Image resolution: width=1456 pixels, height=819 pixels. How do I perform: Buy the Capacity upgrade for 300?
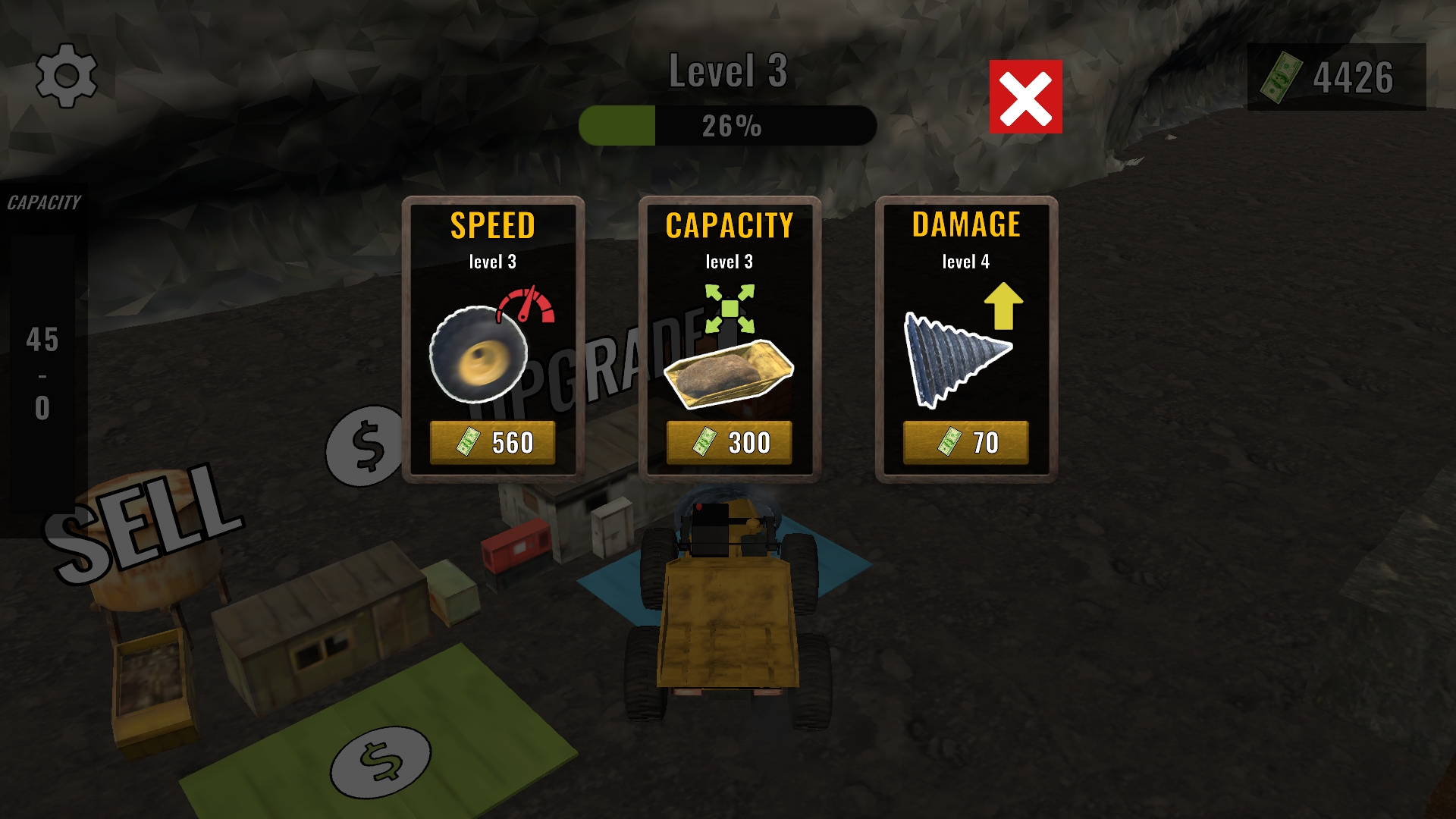tap(728, 441)
